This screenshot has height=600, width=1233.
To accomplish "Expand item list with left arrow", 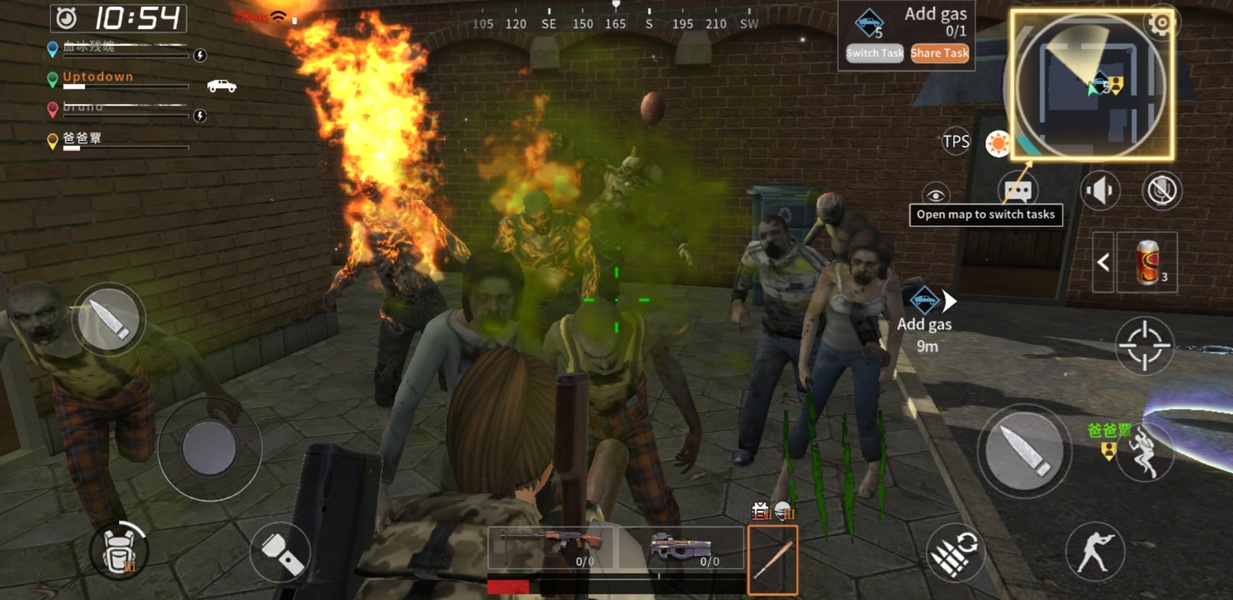I will (1103, 262).
